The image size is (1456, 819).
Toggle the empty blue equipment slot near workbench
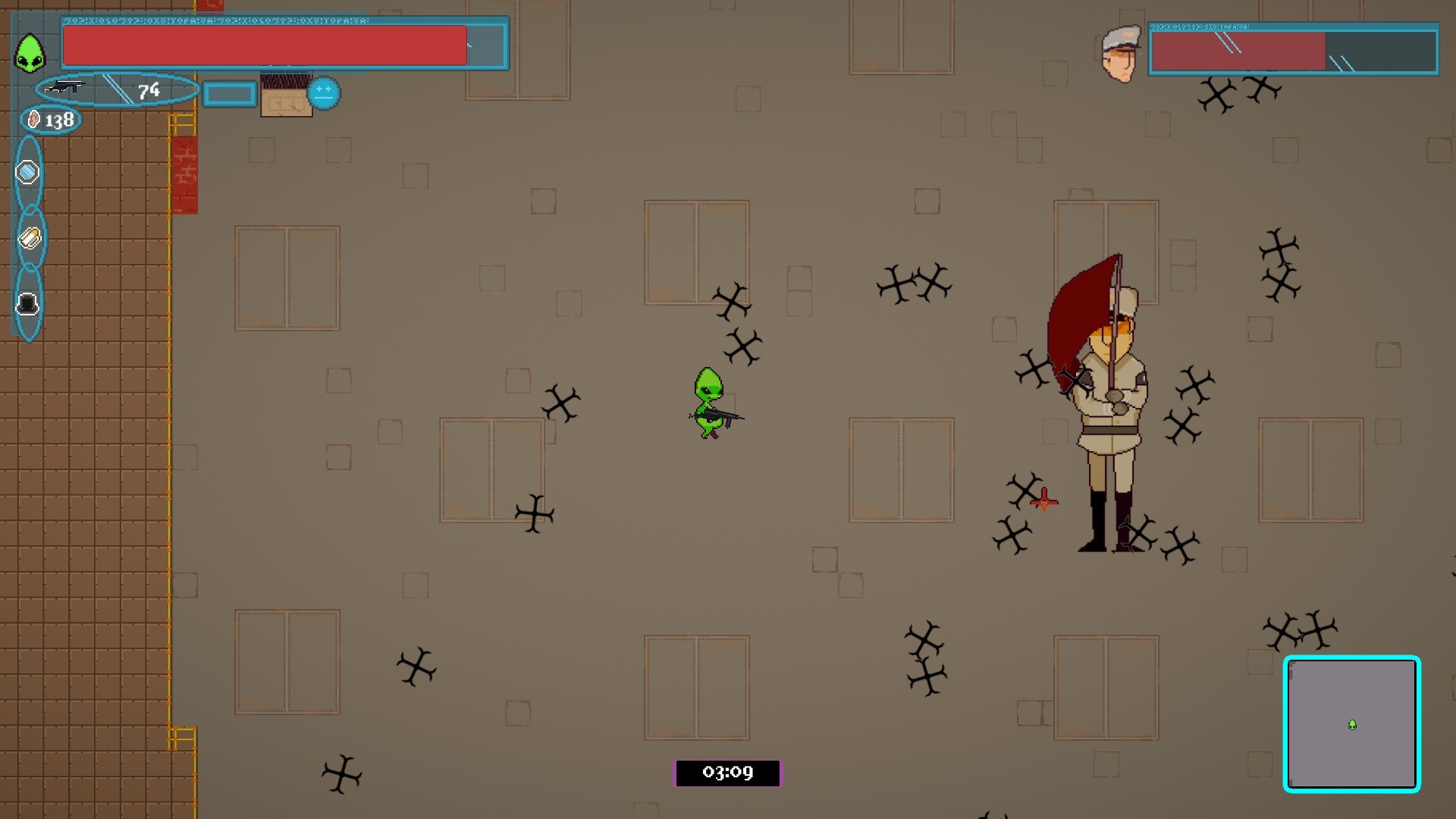point(228,94)
